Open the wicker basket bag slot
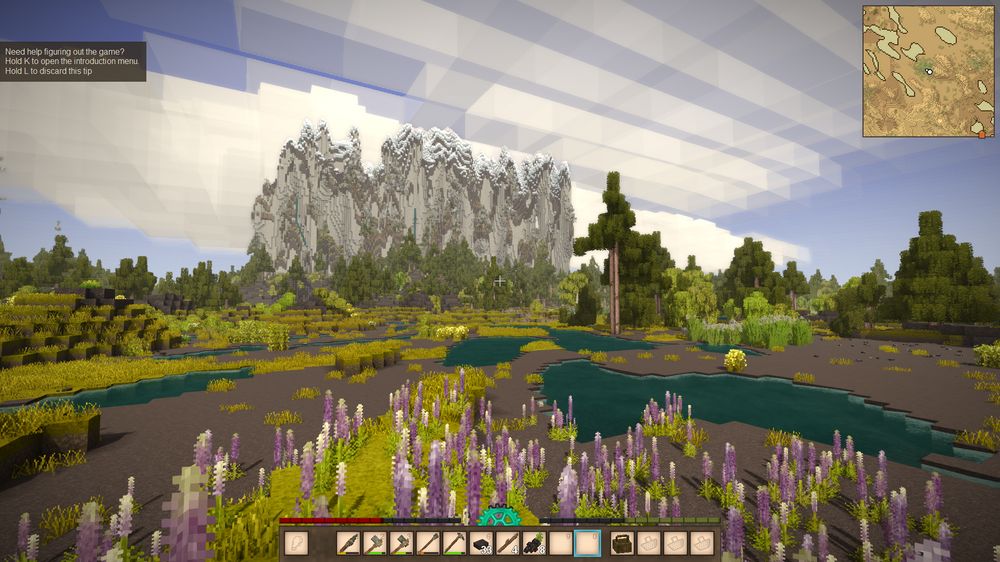This screenshot has width=1000, height=562. [622, 543]
